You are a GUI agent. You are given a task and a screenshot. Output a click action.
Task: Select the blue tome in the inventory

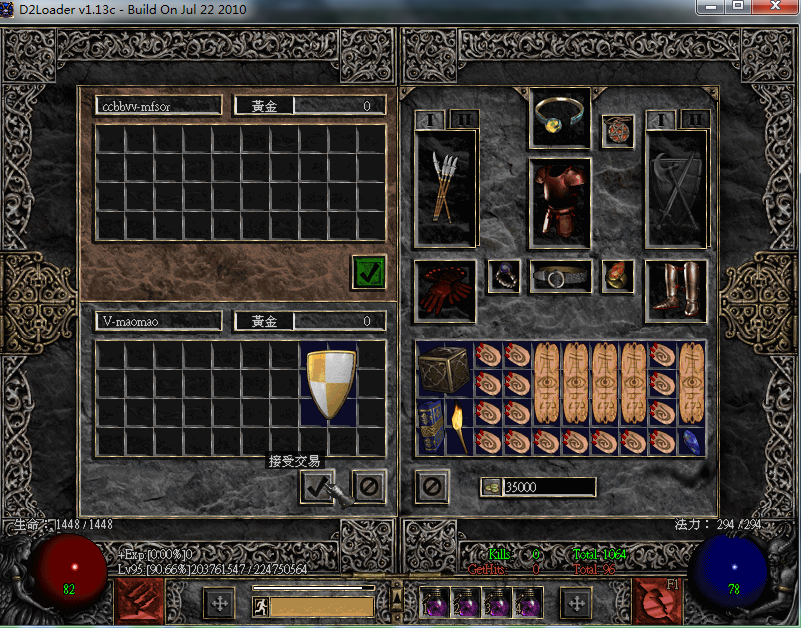[x=431, y=427]
